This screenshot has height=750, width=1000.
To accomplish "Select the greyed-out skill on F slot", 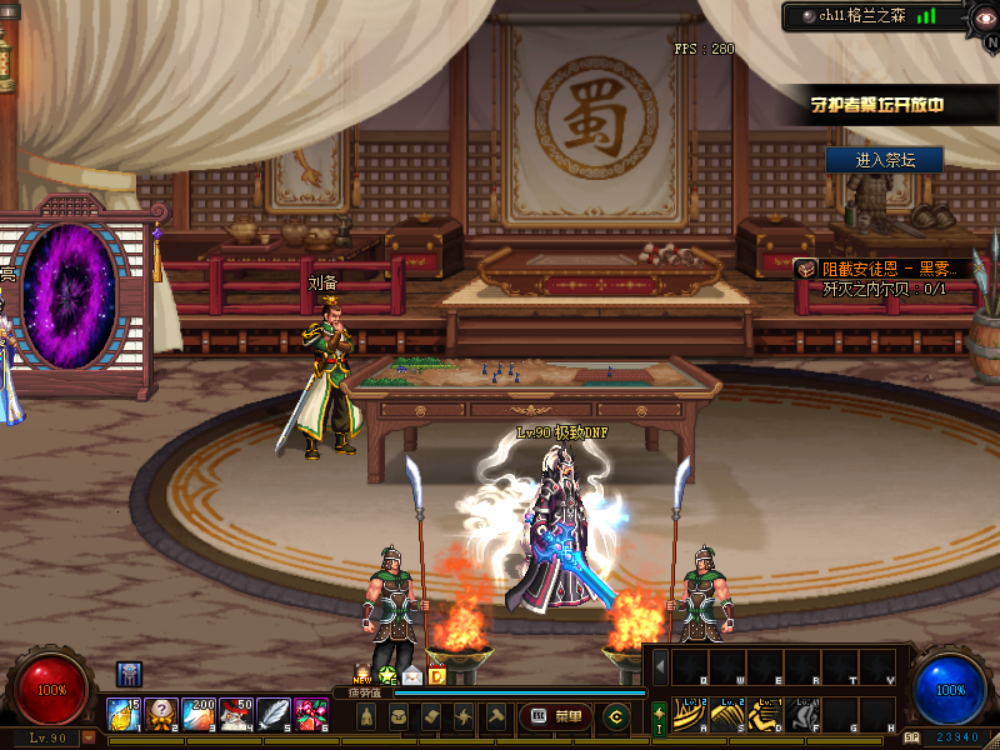I will pyautogui.click(x=802, y=714).
